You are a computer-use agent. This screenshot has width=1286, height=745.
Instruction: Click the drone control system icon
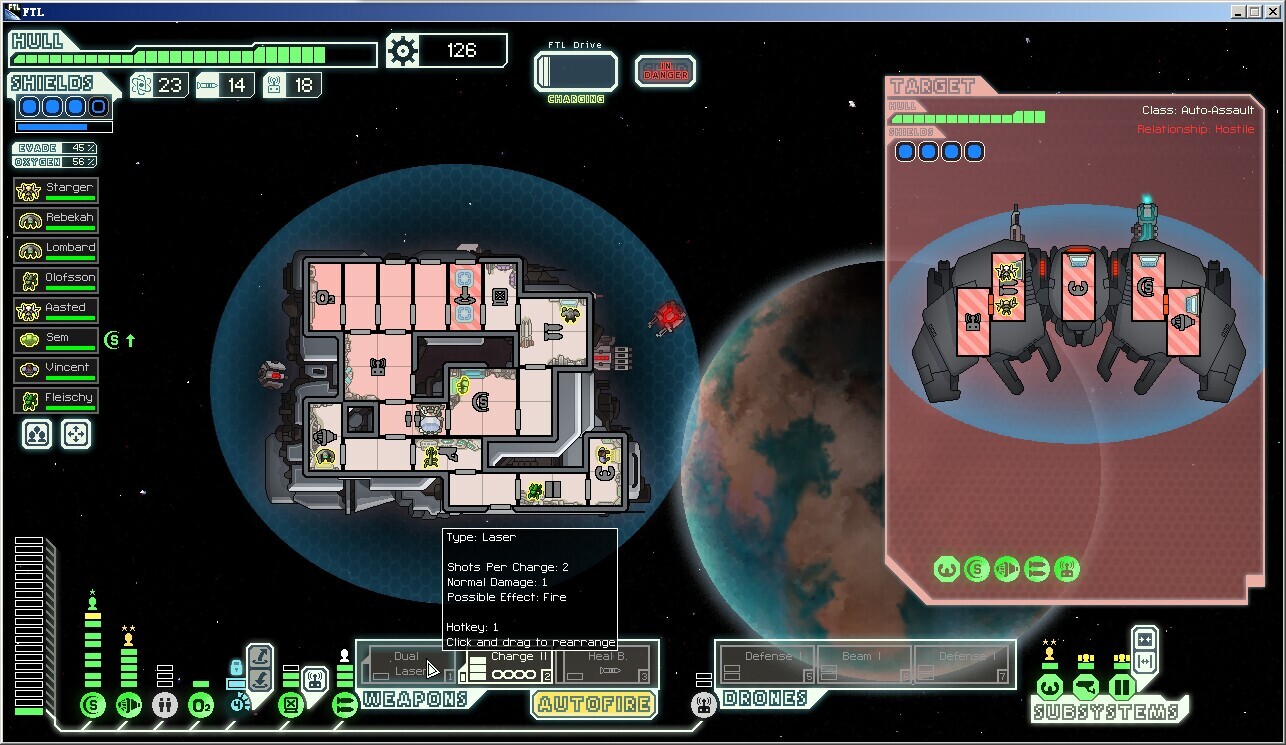[x=704, y=705]
